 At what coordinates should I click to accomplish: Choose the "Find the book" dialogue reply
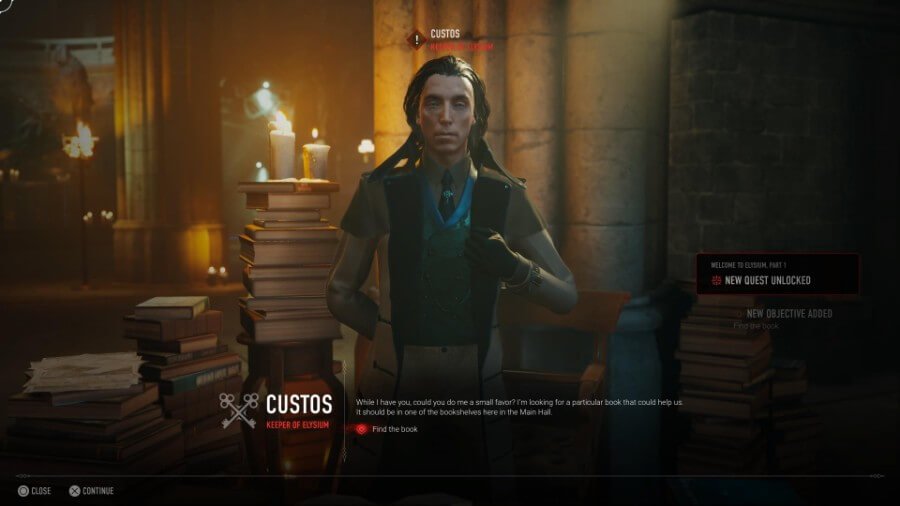(394, 429)
